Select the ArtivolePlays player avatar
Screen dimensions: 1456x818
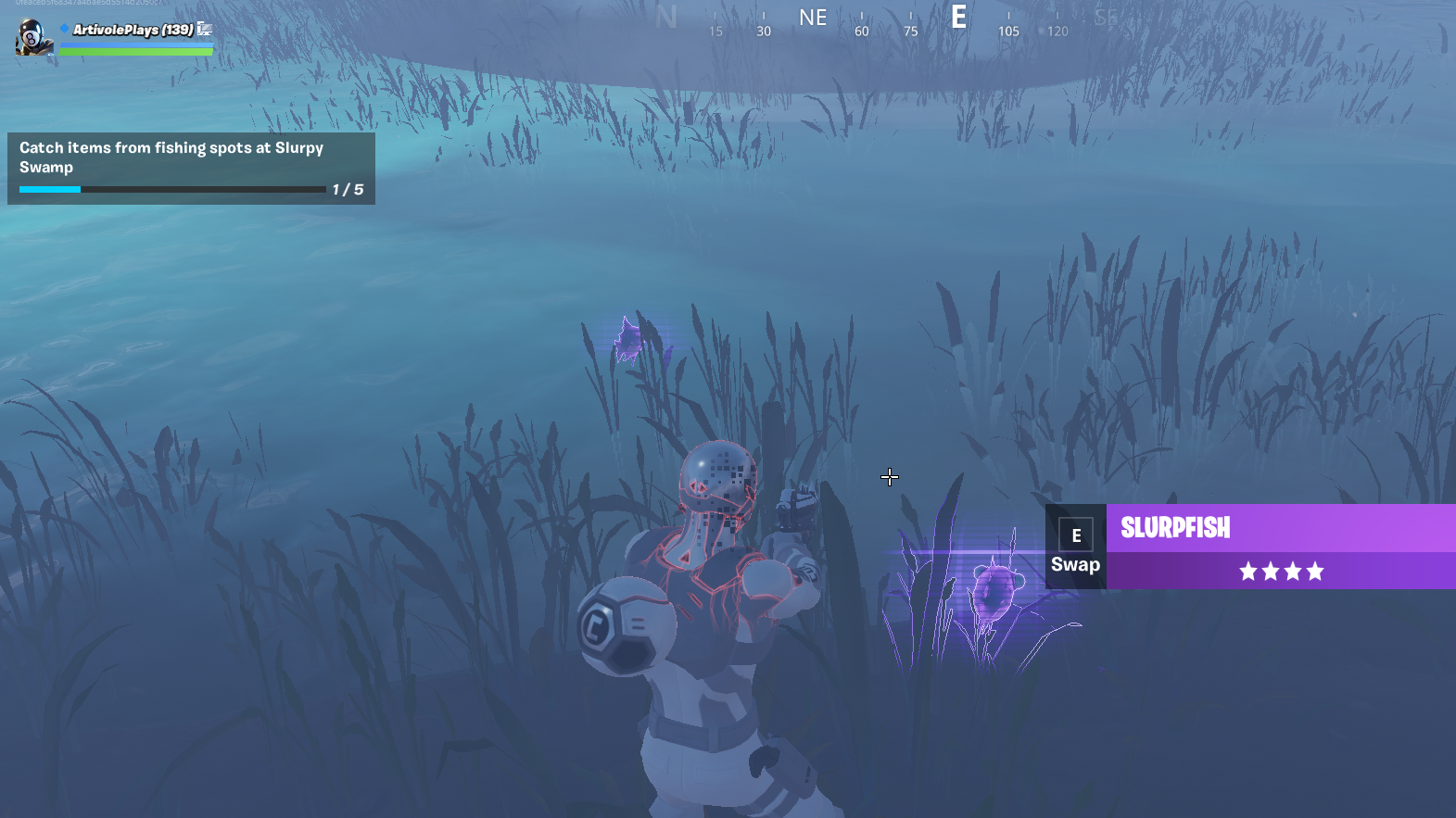tap(33, 37)
